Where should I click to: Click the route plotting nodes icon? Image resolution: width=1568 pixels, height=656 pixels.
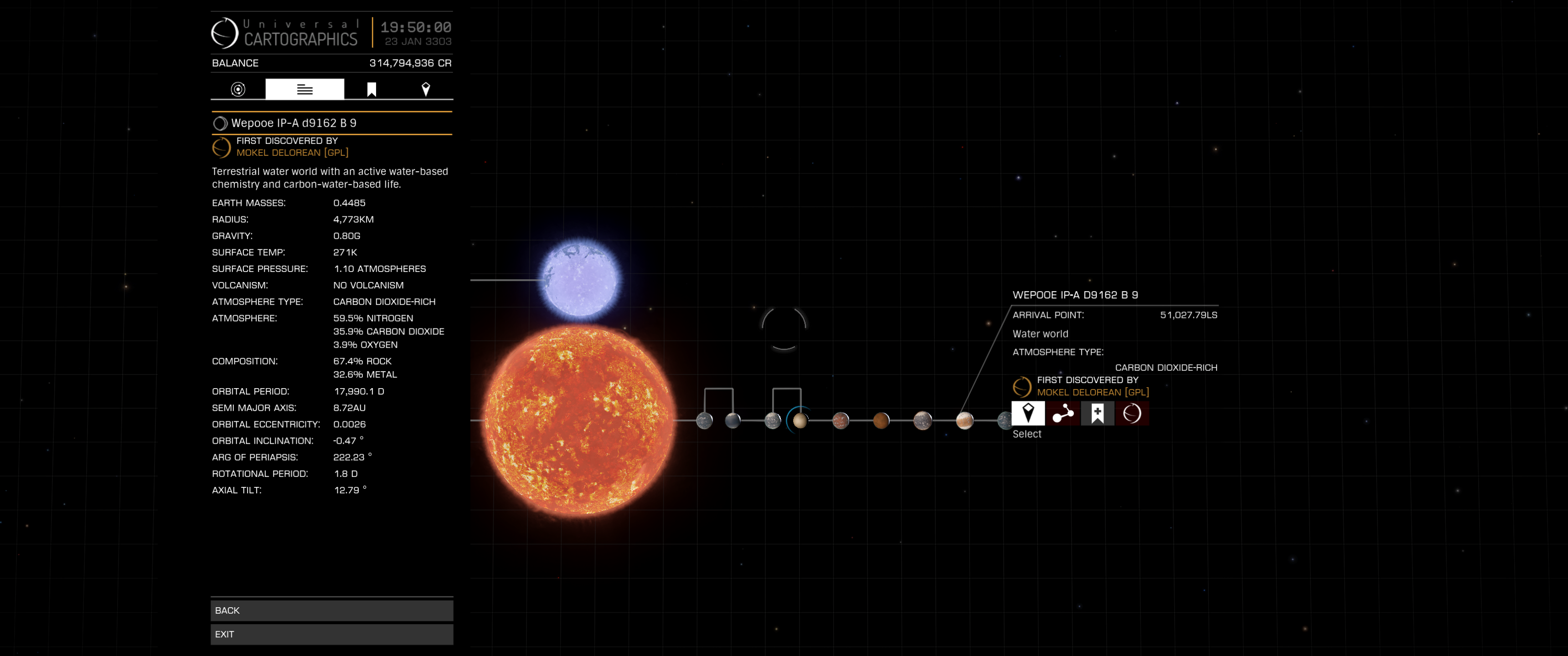(1063, 413)
